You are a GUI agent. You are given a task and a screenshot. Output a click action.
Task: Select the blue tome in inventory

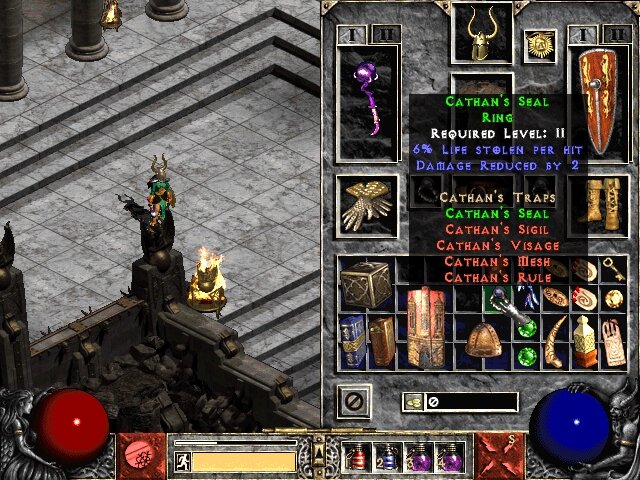coord(350,342)
